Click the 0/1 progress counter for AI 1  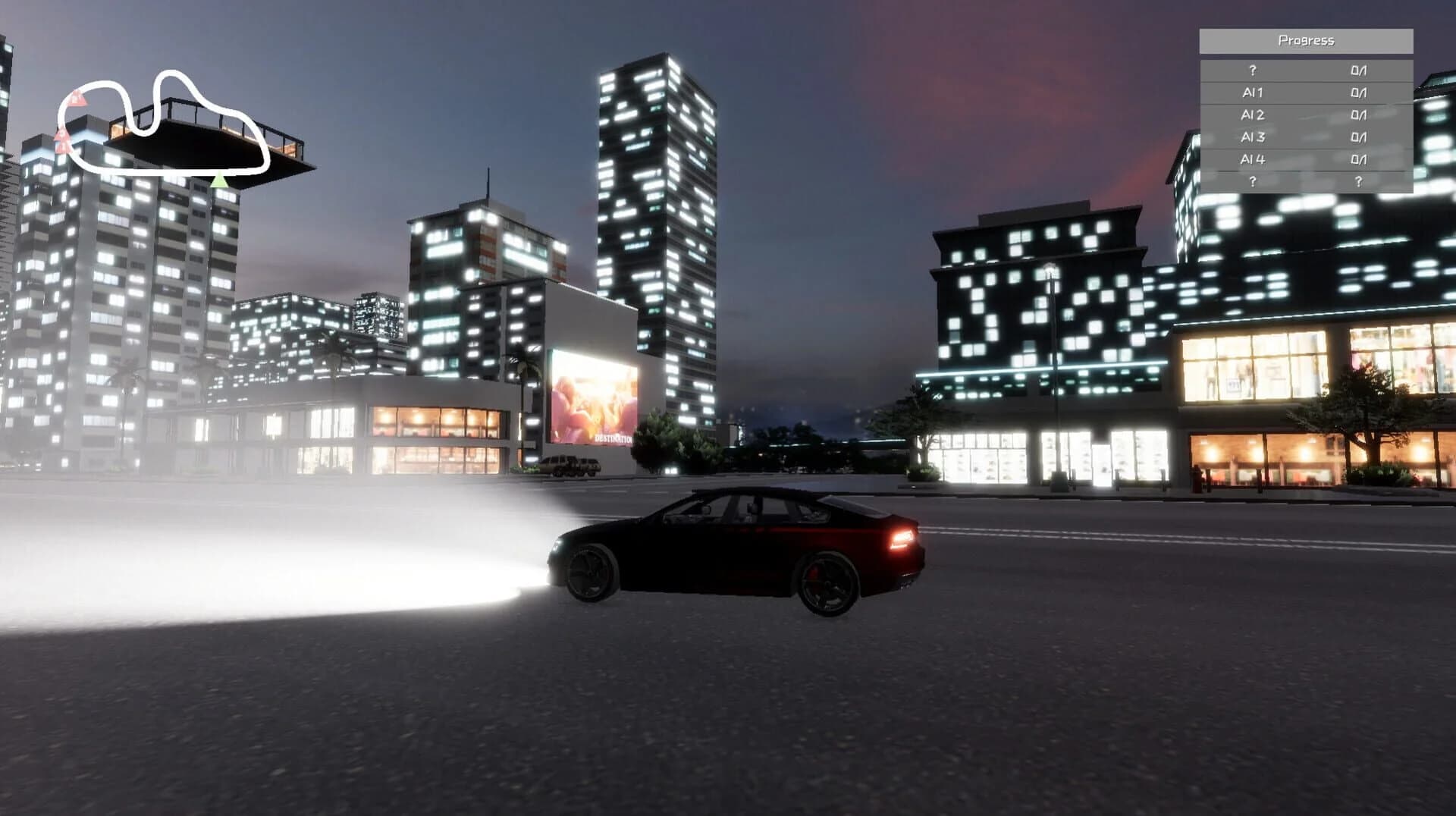tap(1360, 93)
